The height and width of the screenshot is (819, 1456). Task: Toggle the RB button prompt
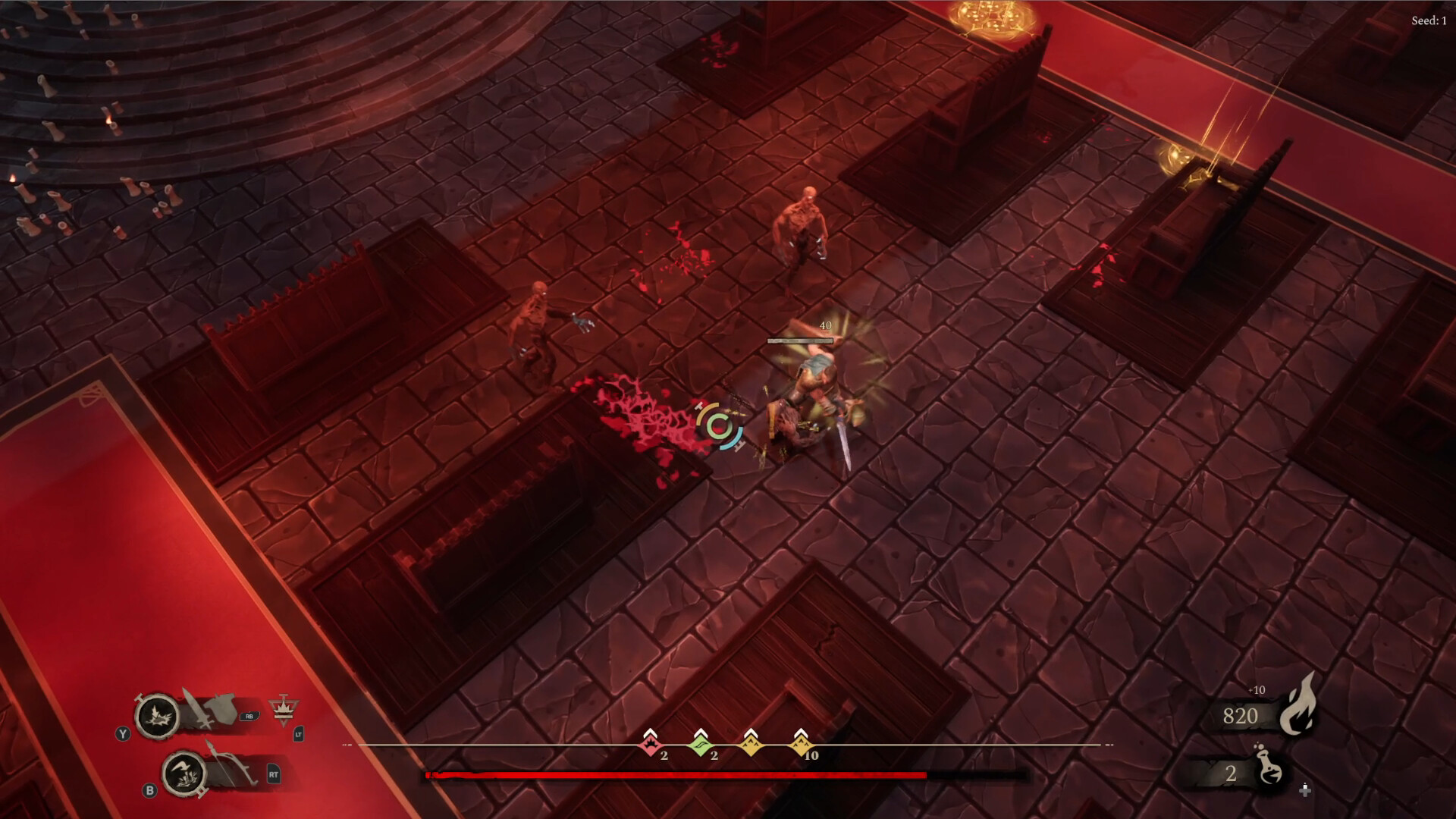[x=249, y=717]
